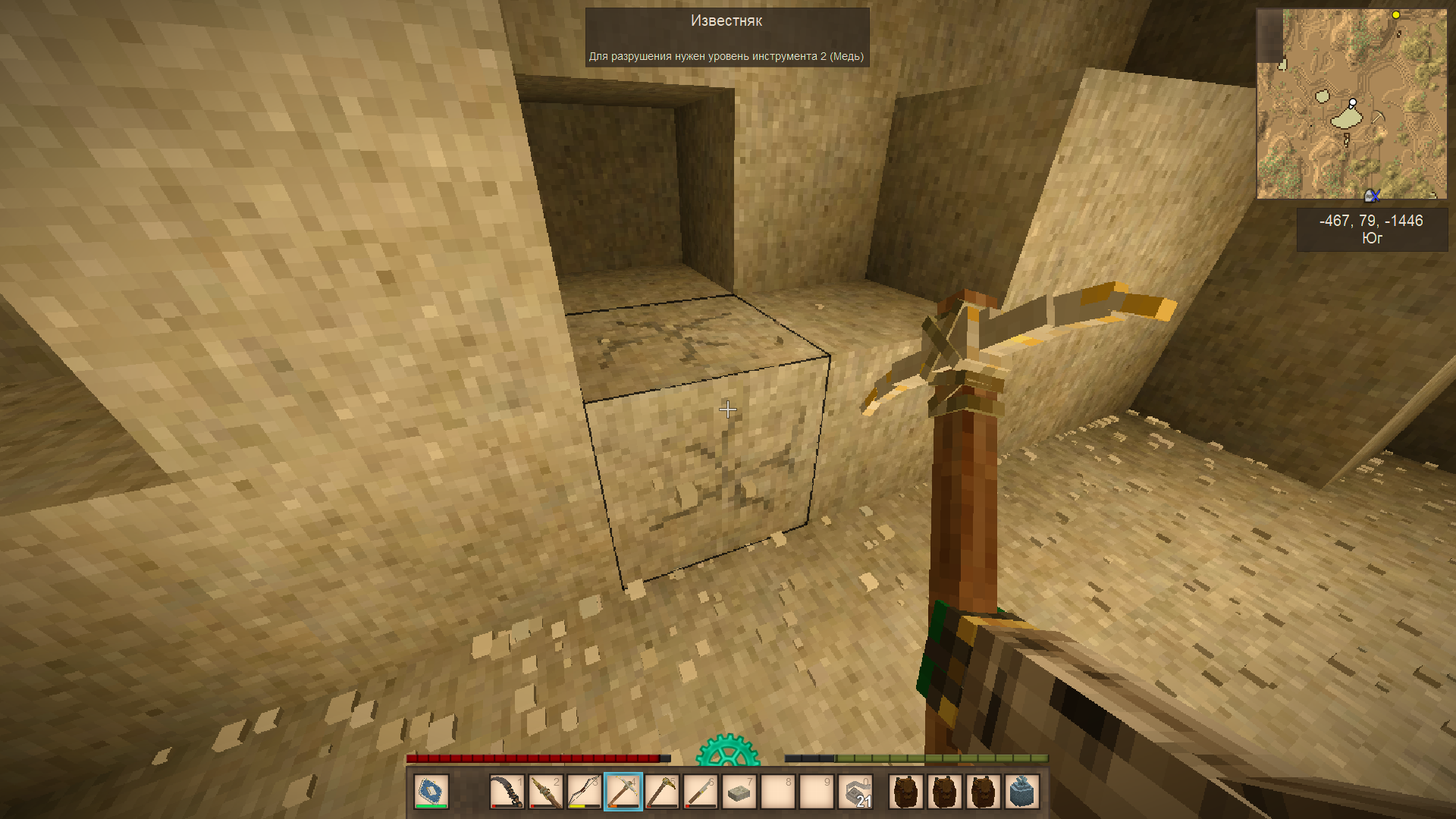Select the pickaxe in hotbar slot 4
This screenshot has height=819, width=1456.
(x=623, y=792)
